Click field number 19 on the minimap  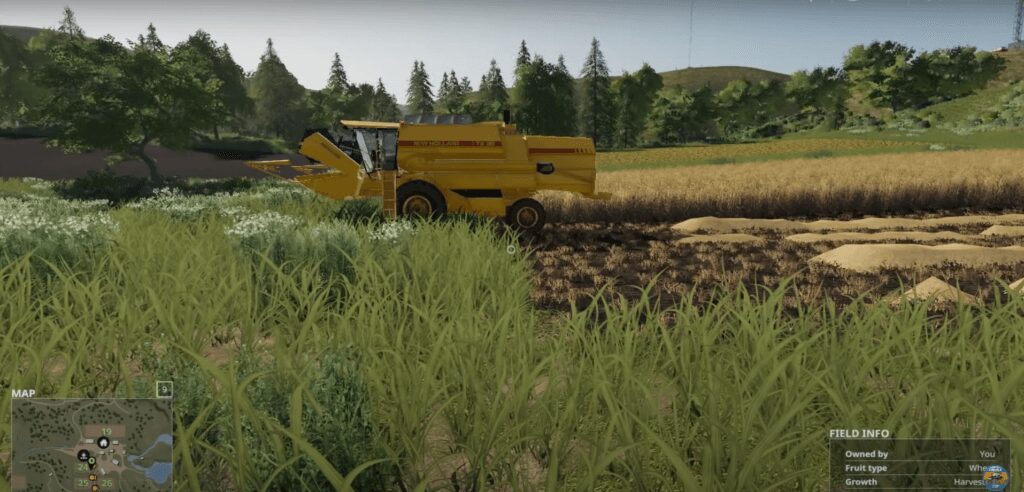(105, 431)
